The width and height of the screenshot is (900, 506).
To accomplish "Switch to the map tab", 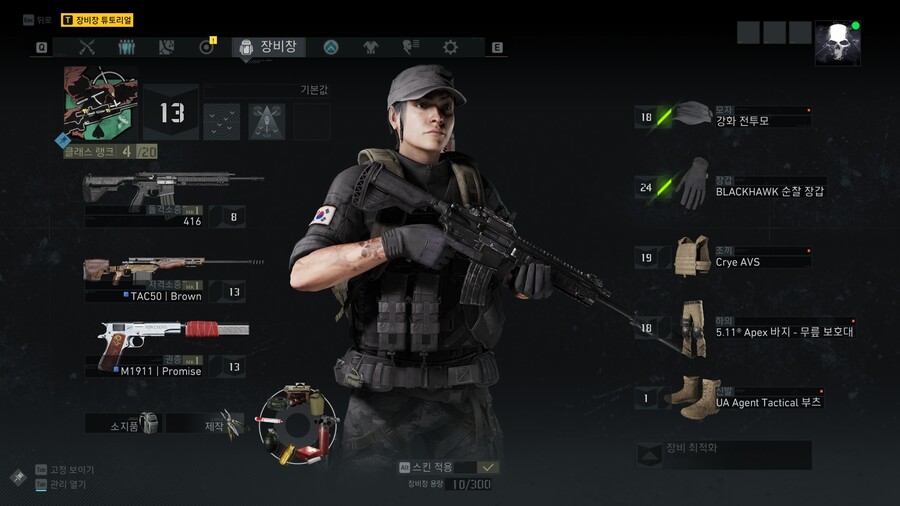I will point(167,47).
